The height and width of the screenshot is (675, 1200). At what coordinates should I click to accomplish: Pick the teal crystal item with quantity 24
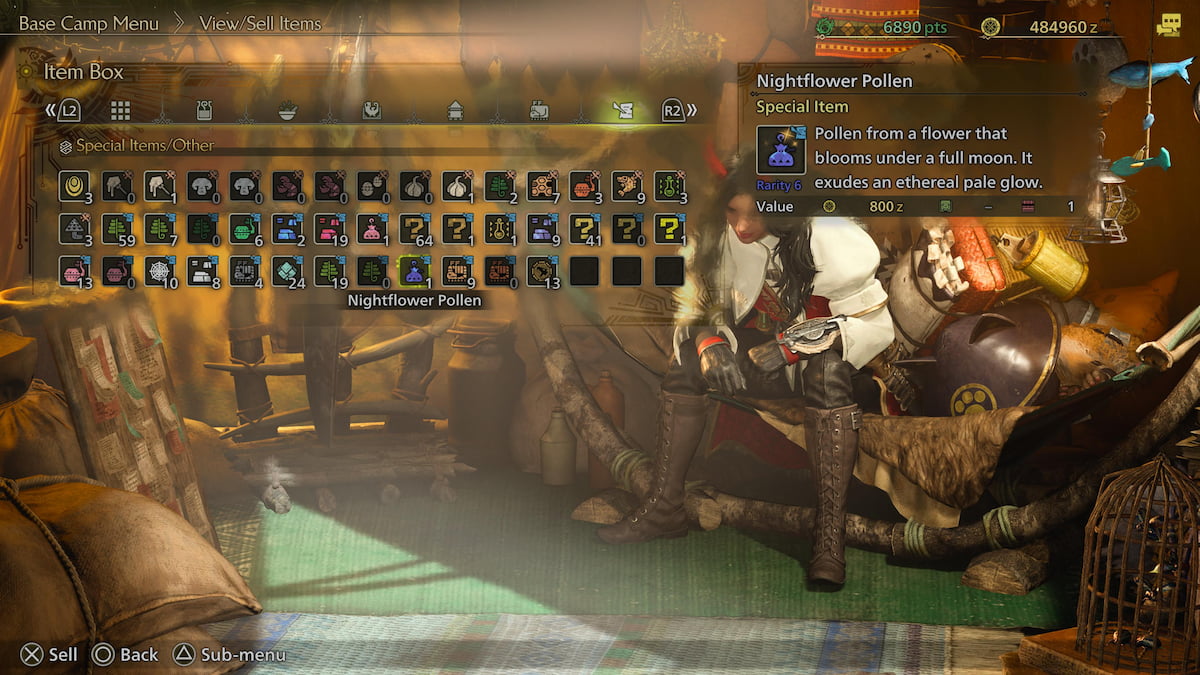point(286,271)
